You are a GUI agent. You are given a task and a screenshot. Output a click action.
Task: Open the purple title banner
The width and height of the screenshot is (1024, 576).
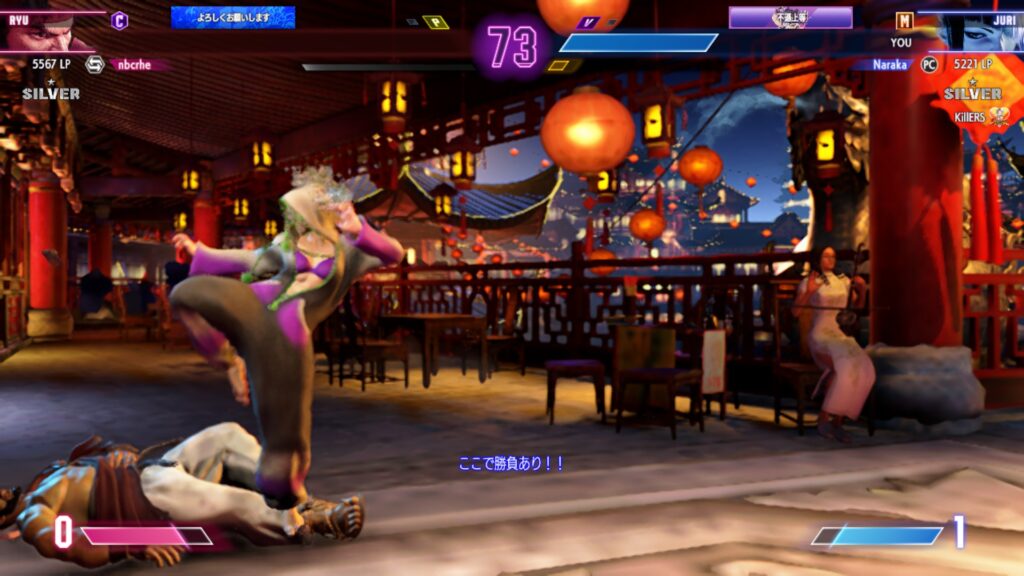coord(790,17)
